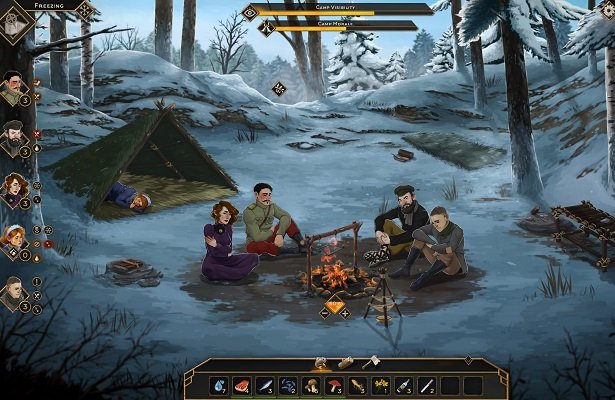
Task: Switch to the mushroom food inventory tab
Action: coord(321,362)
